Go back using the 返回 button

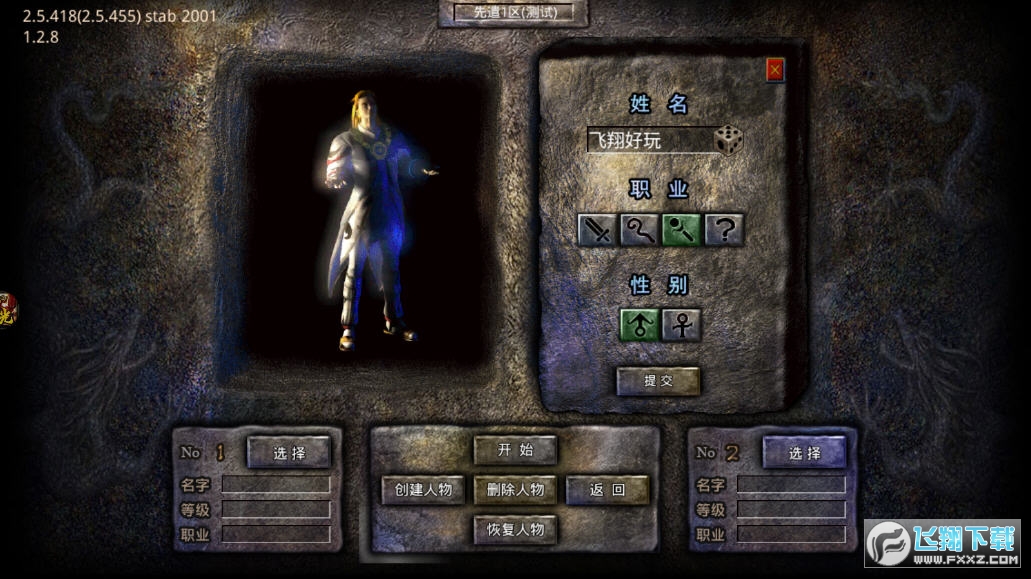click(607, 489)
